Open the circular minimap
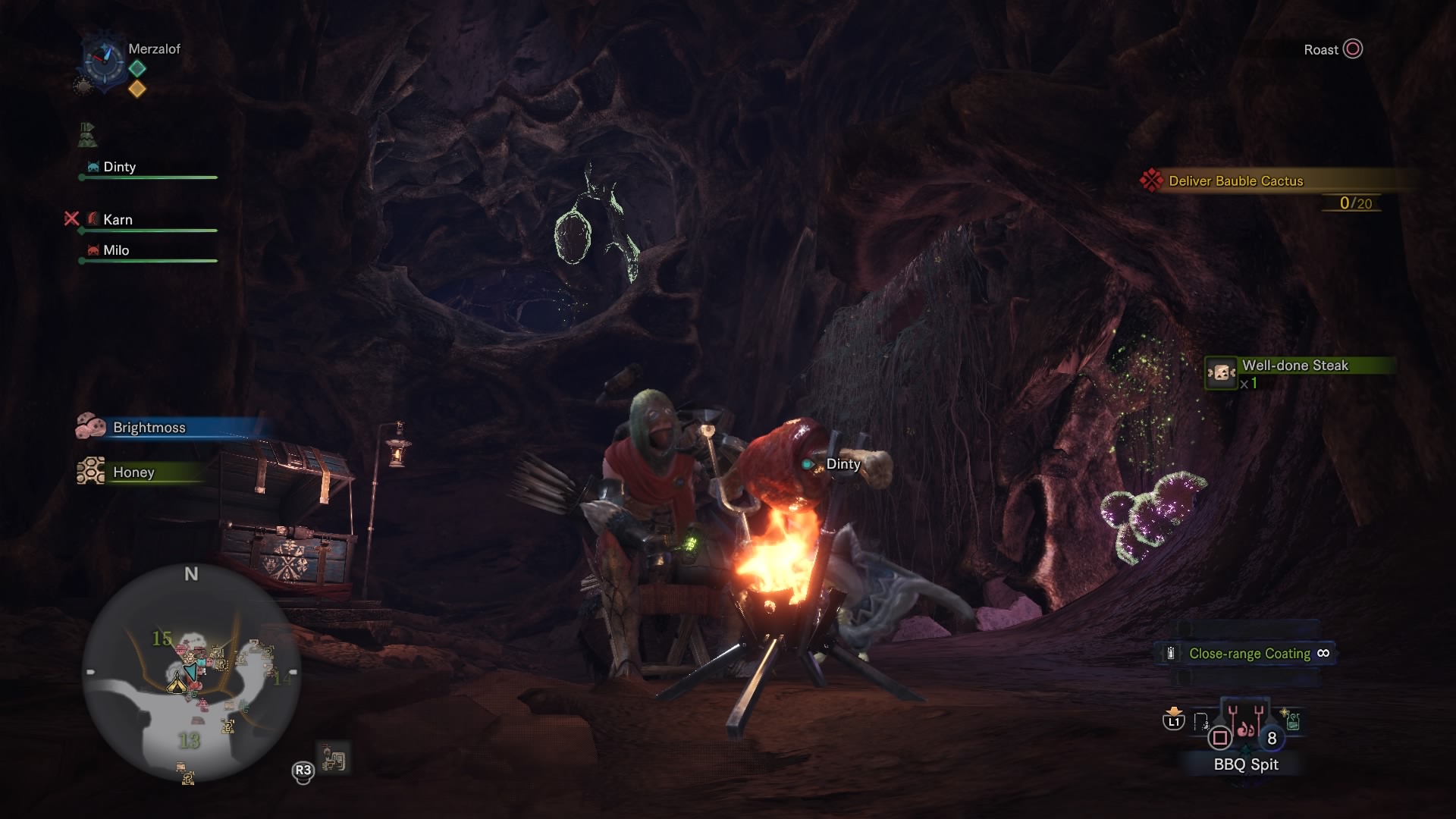1456x819 pixels. (x=191, y=673)
